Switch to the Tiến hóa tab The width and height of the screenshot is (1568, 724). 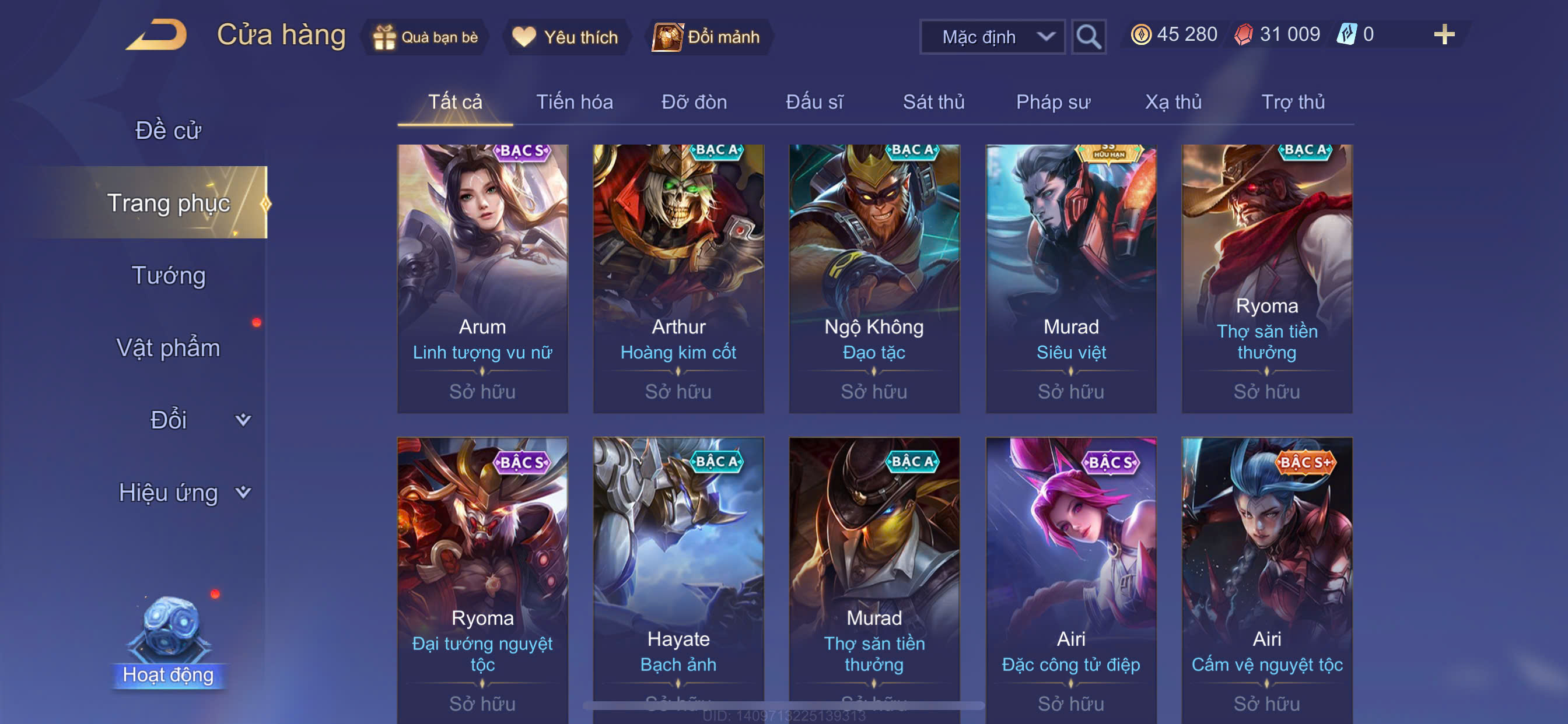coord(574,101)
